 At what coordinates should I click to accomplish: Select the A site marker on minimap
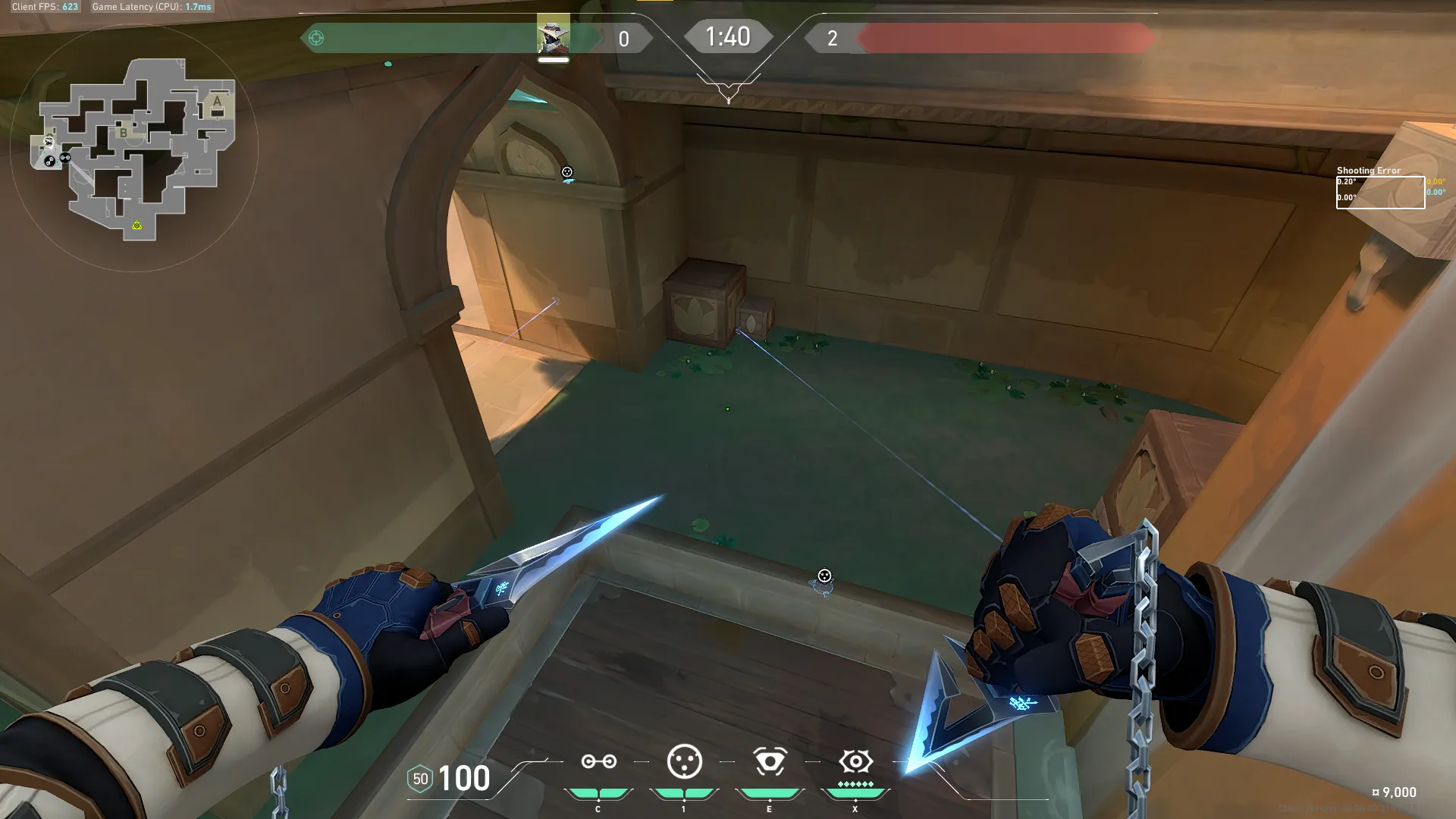217,101
